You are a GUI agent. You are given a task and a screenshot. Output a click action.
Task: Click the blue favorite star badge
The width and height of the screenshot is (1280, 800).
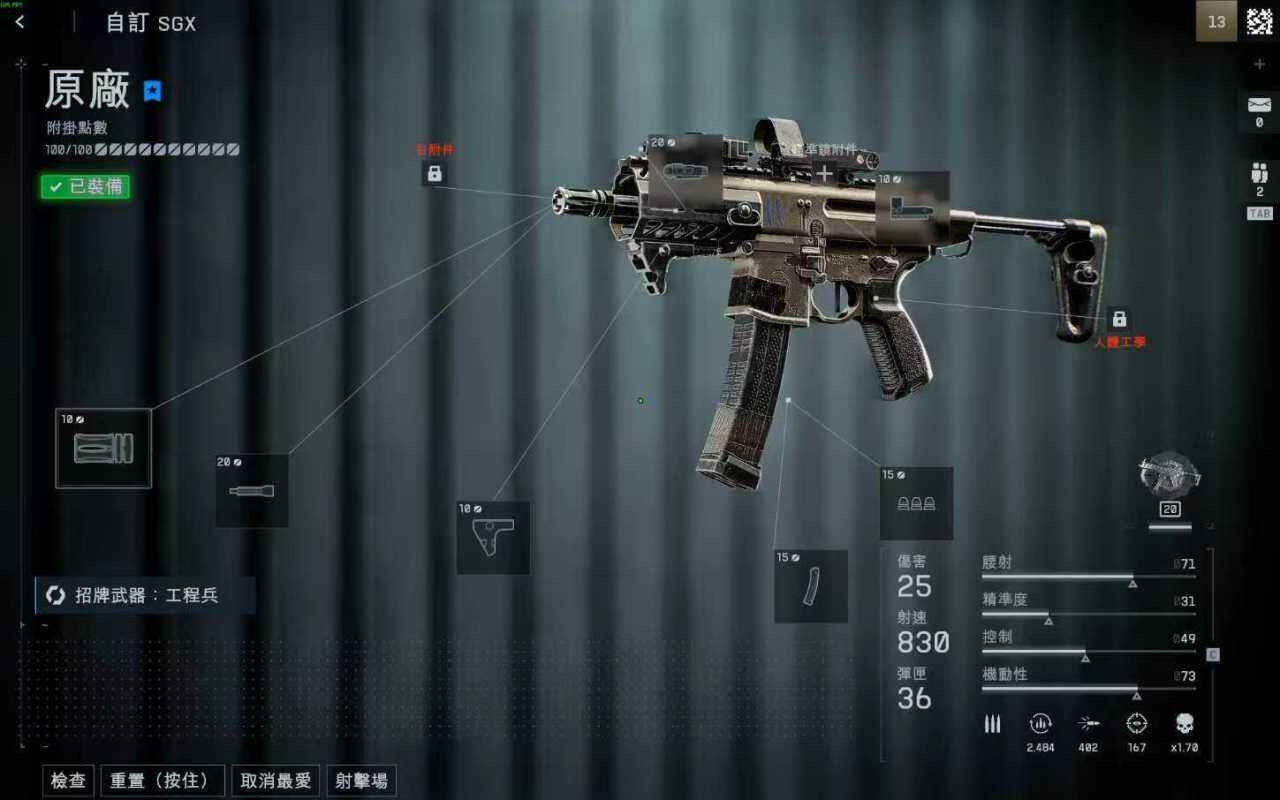[x=152, y=91]
